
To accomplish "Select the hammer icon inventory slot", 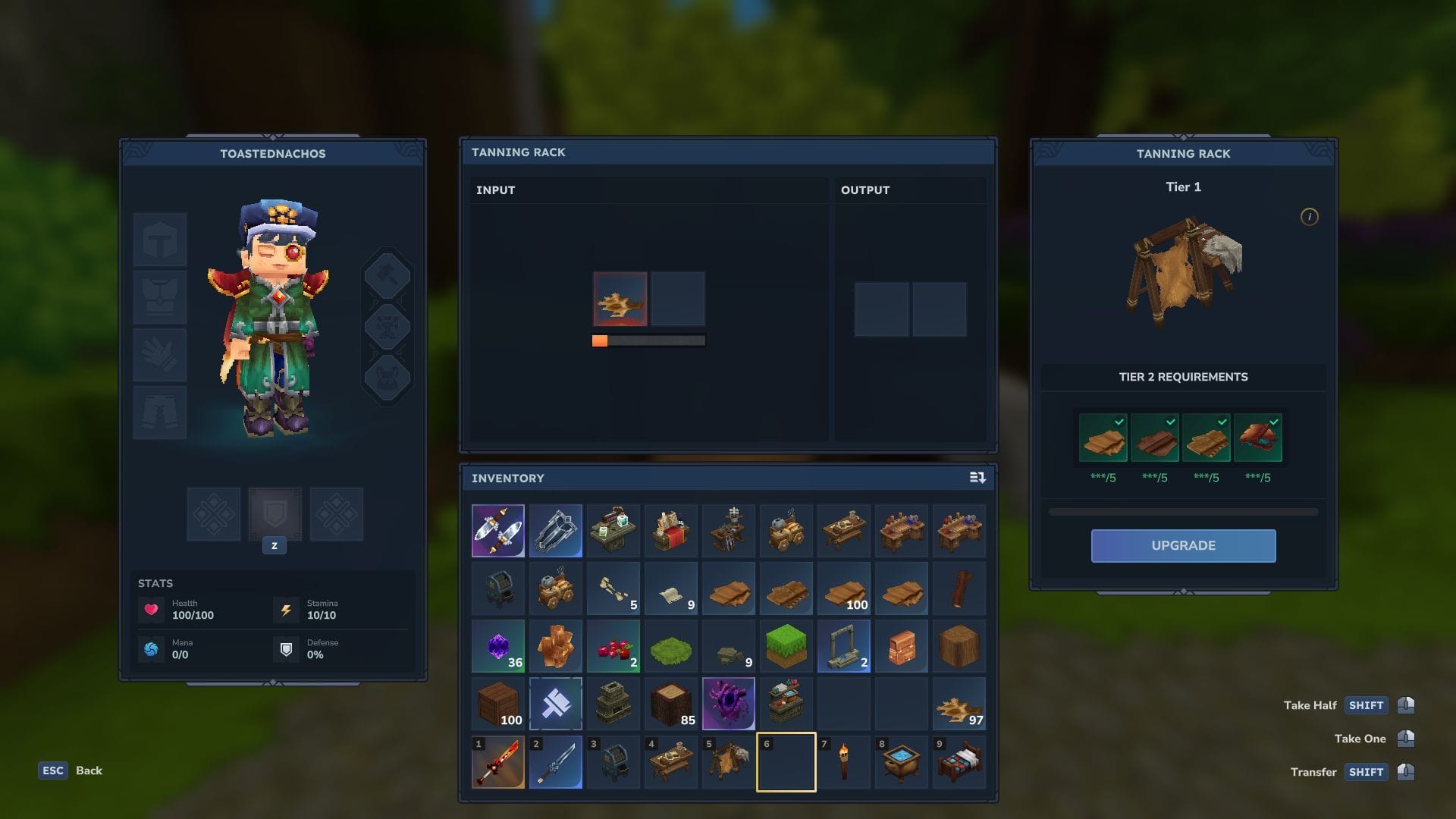I will [x=556, y=704].
